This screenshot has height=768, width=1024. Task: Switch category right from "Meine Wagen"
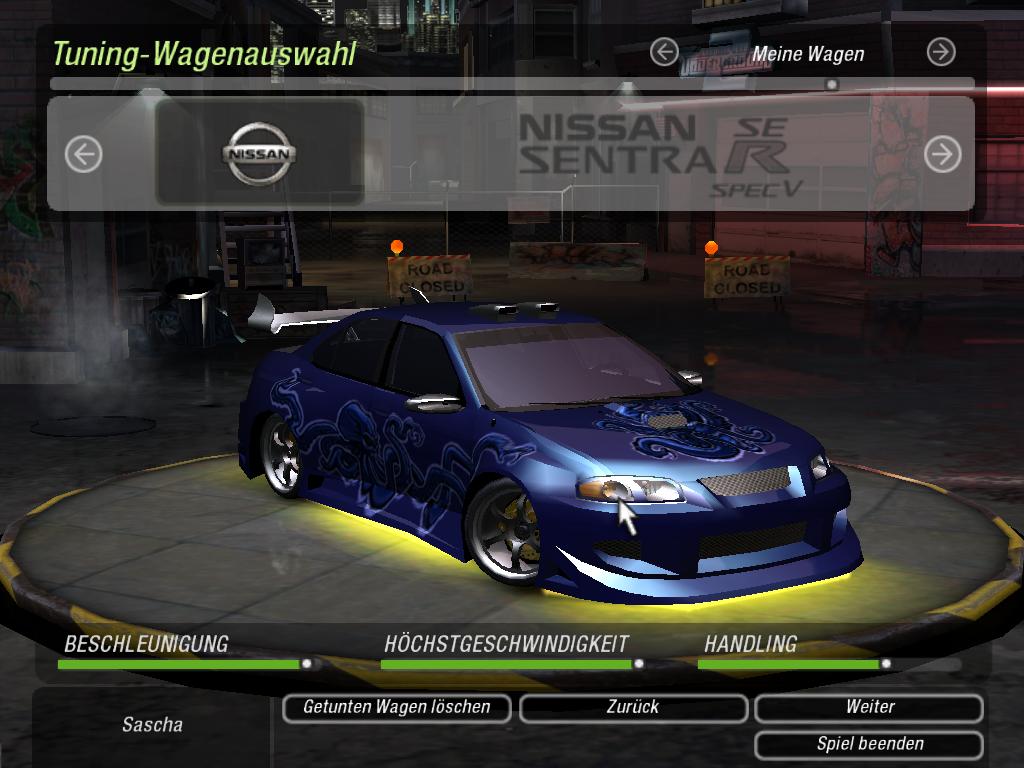click(x=941, y=52)
